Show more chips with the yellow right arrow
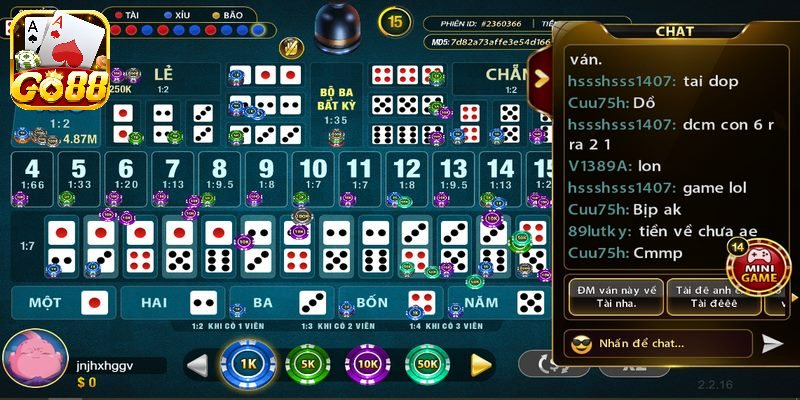 click(x=482, y=365)
